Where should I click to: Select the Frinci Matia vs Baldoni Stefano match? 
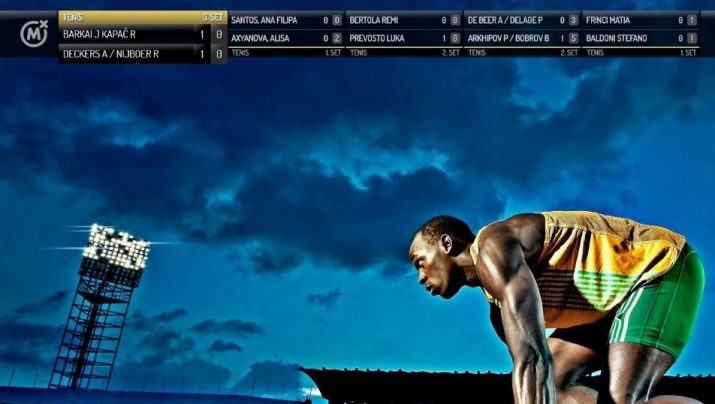point(640,29)
